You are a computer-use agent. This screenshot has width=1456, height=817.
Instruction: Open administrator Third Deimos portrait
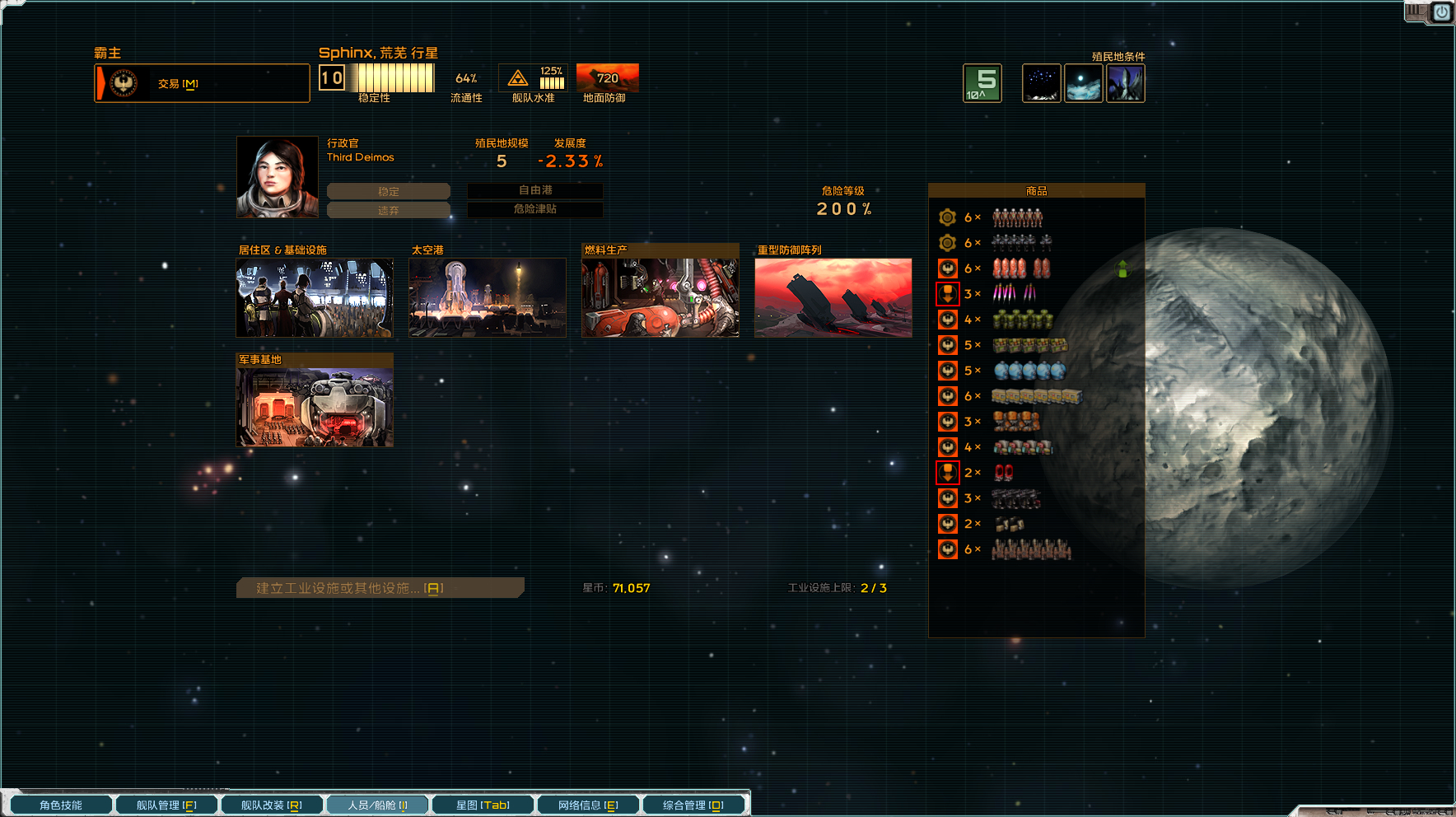(x=278, y=177)
